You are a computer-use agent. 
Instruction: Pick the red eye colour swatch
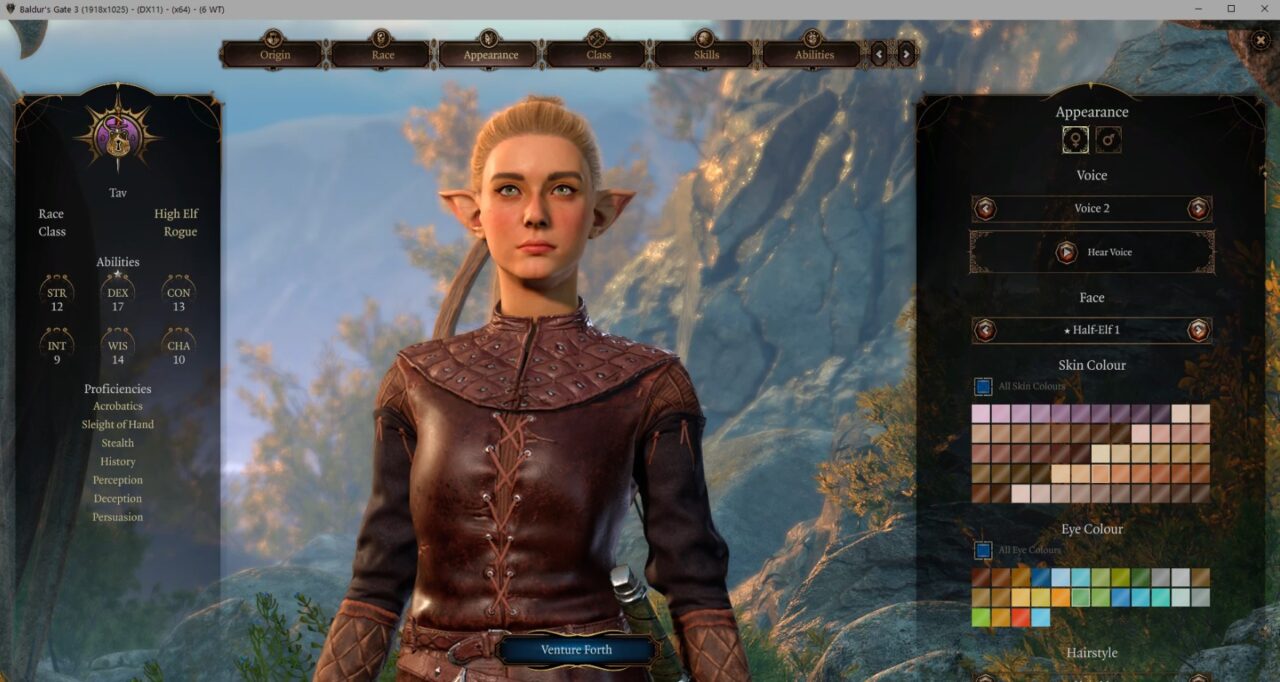(1020, 617)
